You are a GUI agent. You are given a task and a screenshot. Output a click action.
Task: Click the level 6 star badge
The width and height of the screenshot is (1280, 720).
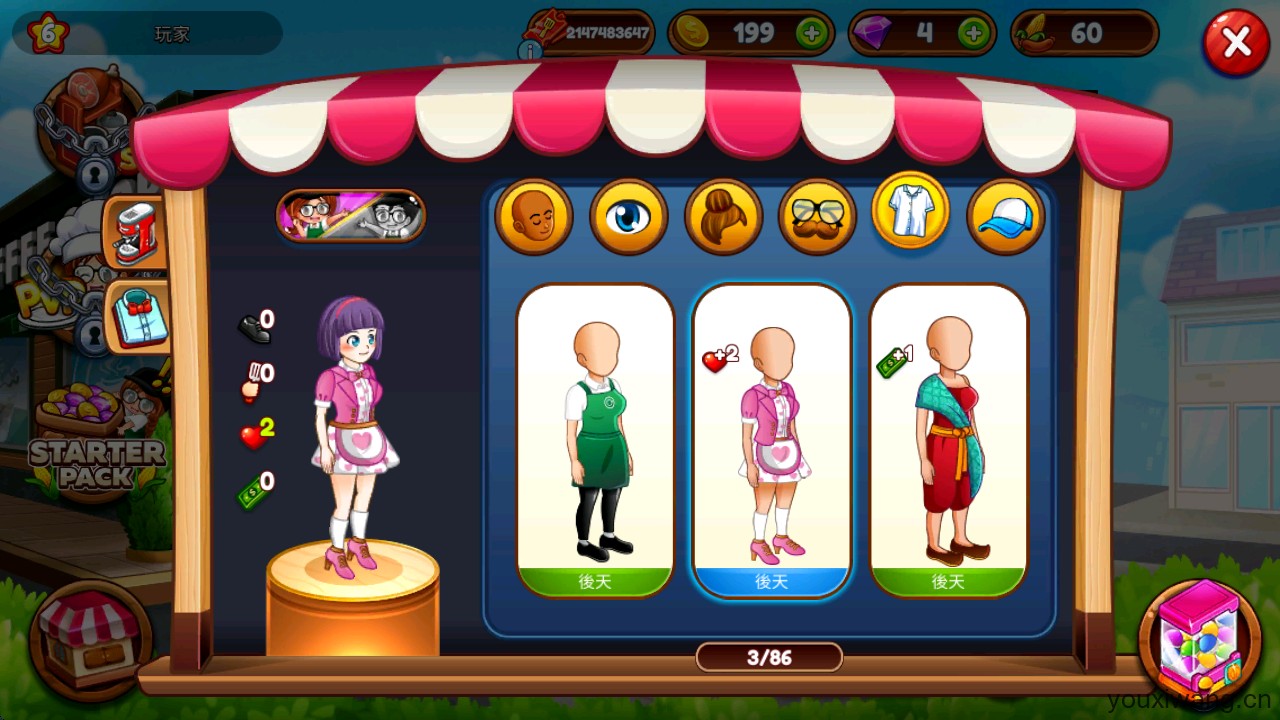click(47, 34)
